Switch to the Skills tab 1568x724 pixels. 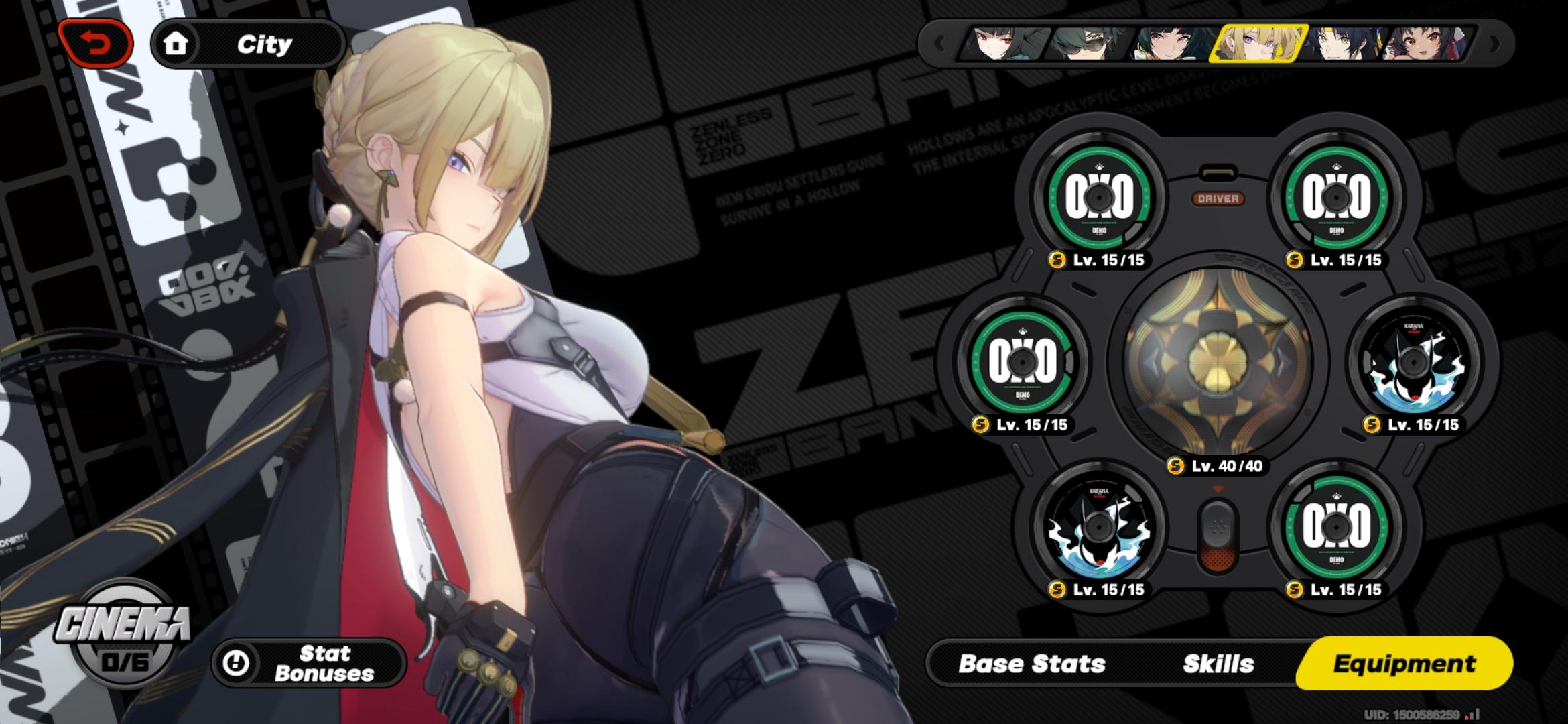click(x=1218, y=664)
